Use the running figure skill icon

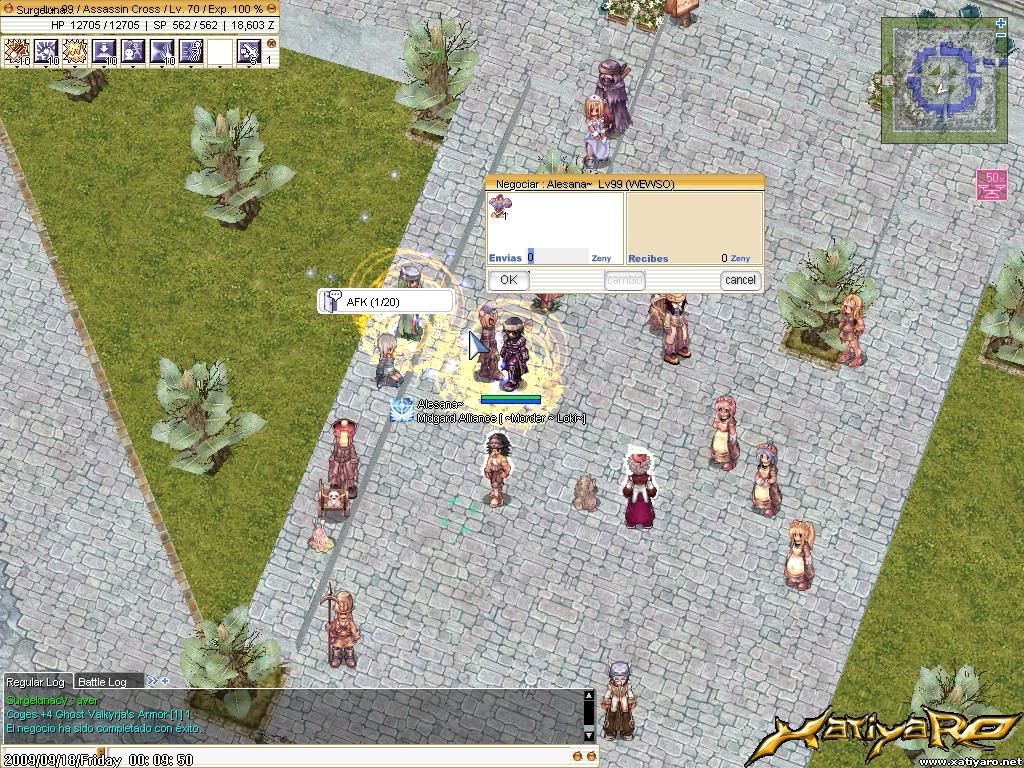191,51
